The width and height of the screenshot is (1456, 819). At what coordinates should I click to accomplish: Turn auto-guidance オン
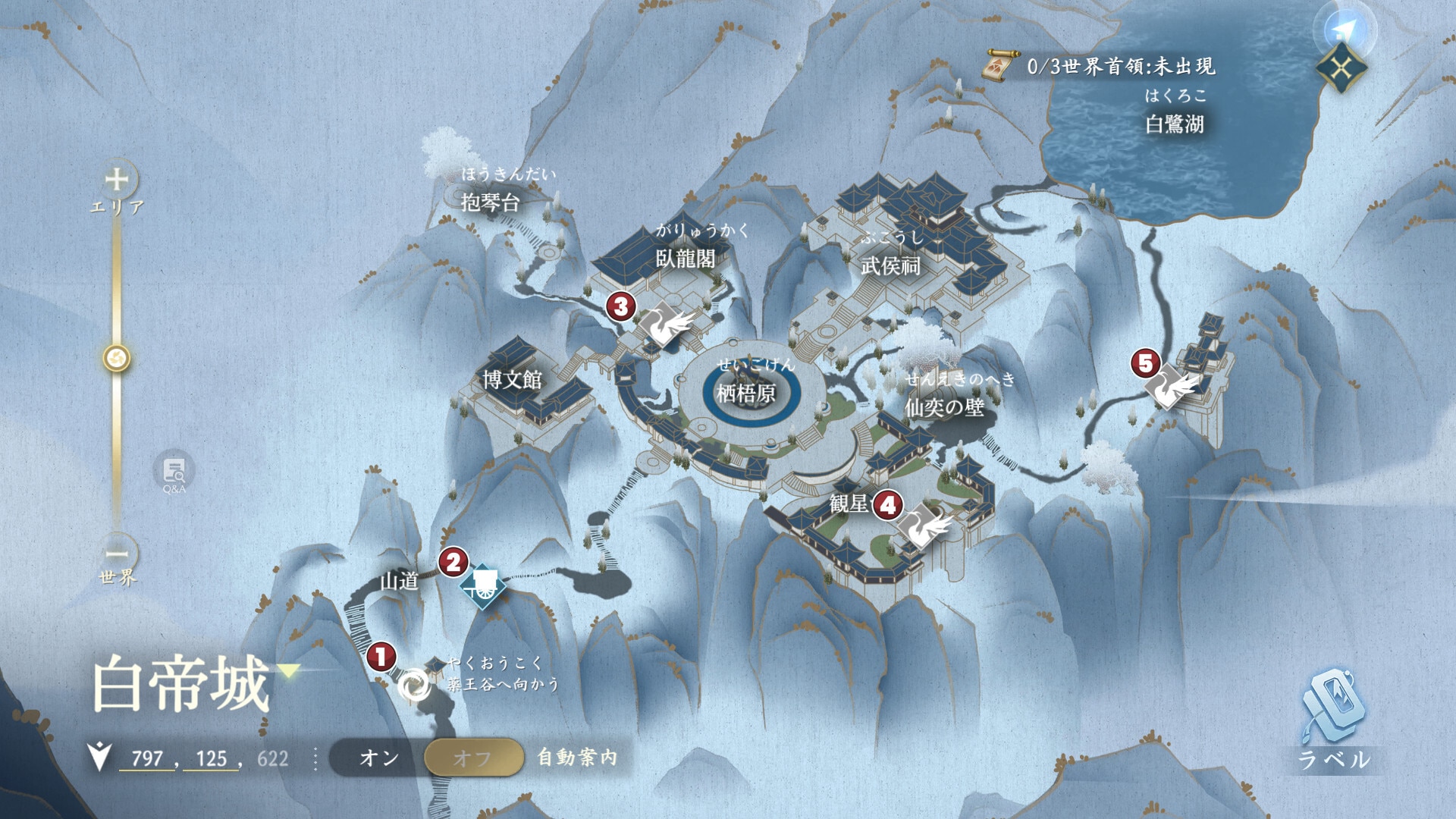[x=378, y=758]
